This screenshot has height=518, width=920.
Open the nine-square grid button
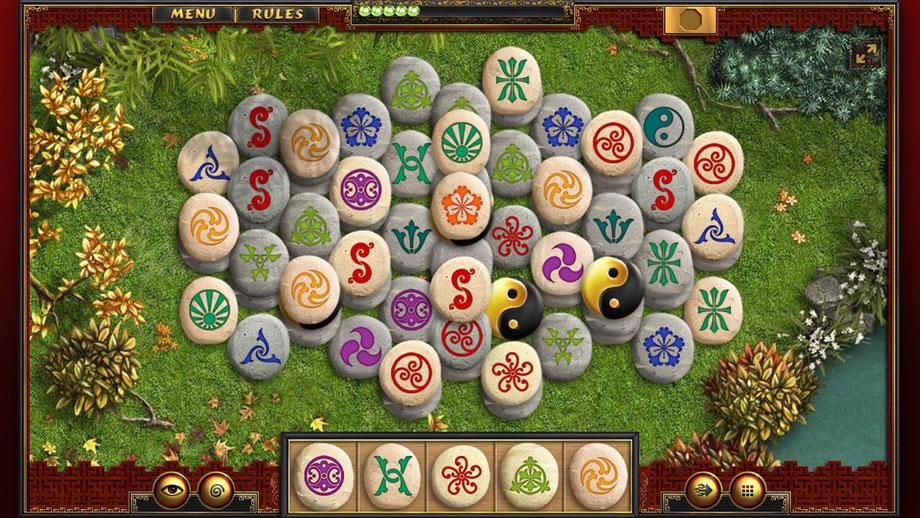[746, 490]
